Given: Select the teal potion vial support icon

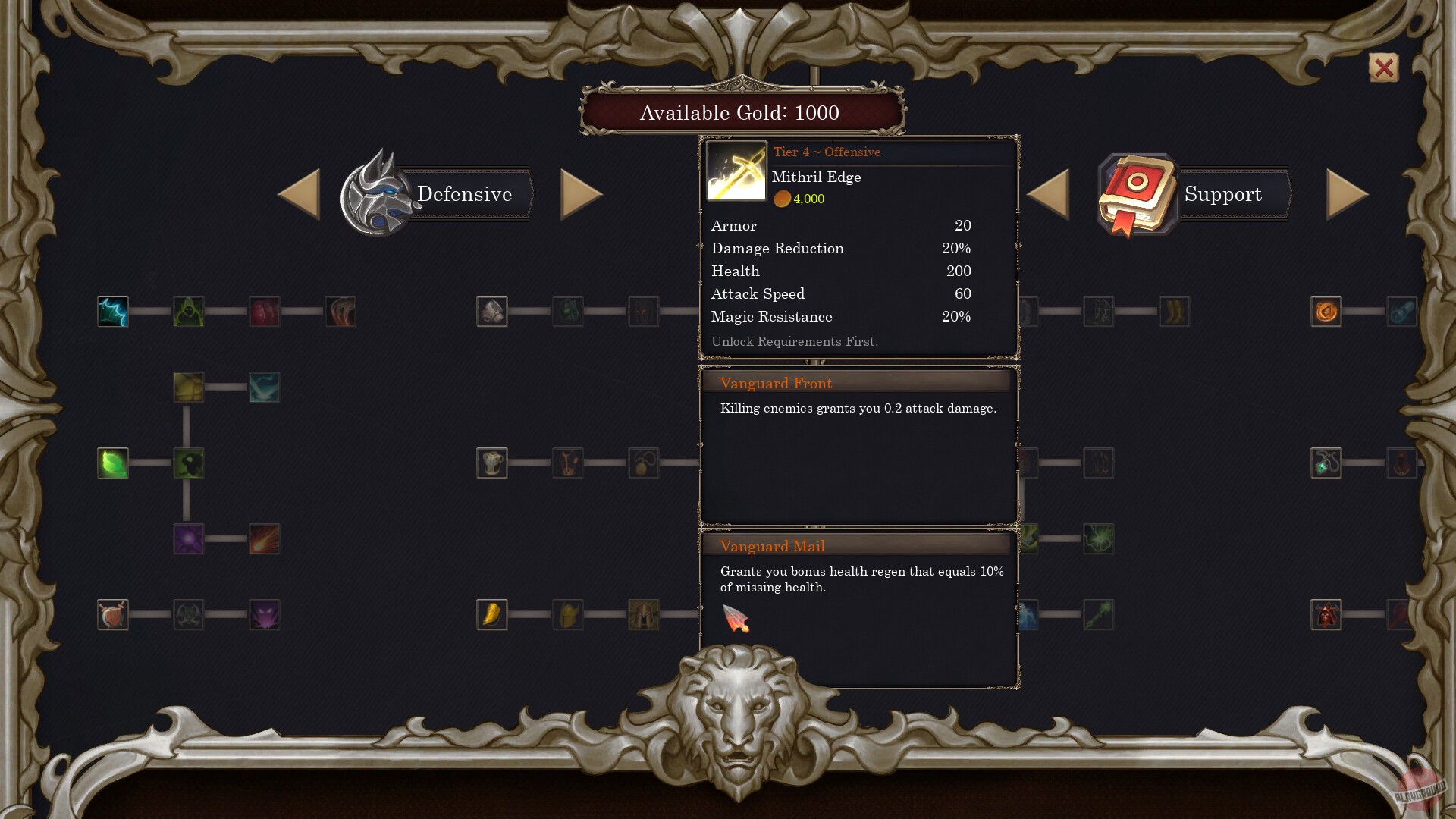Looking at the screenshot, I should (x=1403, y=311).
